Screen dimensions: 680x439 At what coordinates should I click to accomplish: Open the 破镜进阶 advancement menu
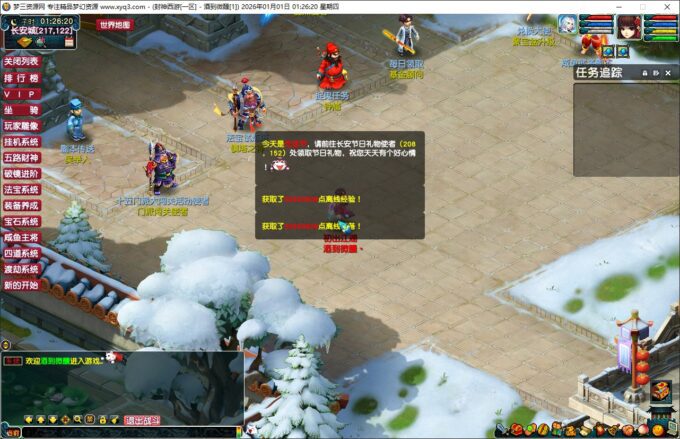tap(22, 173)
